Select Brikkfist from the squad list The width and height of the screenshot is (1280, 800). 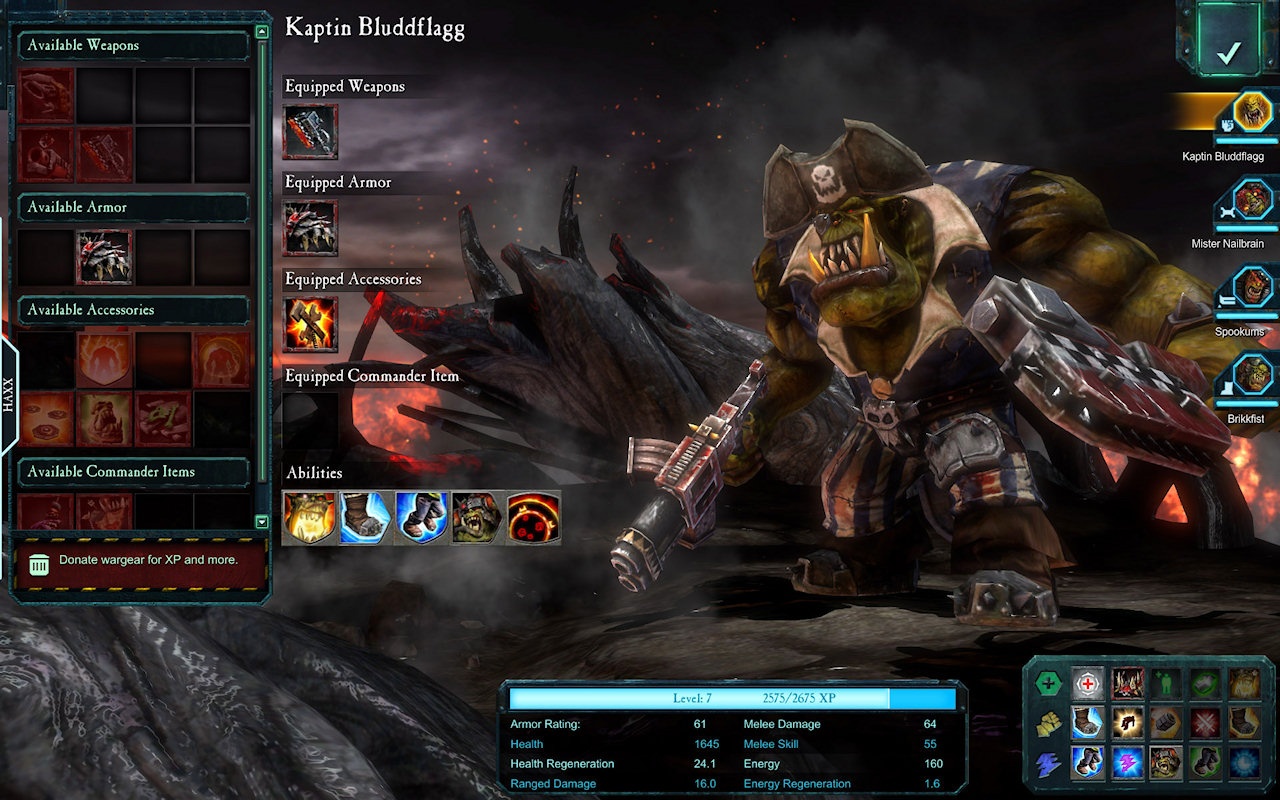tap(1251, 375)
